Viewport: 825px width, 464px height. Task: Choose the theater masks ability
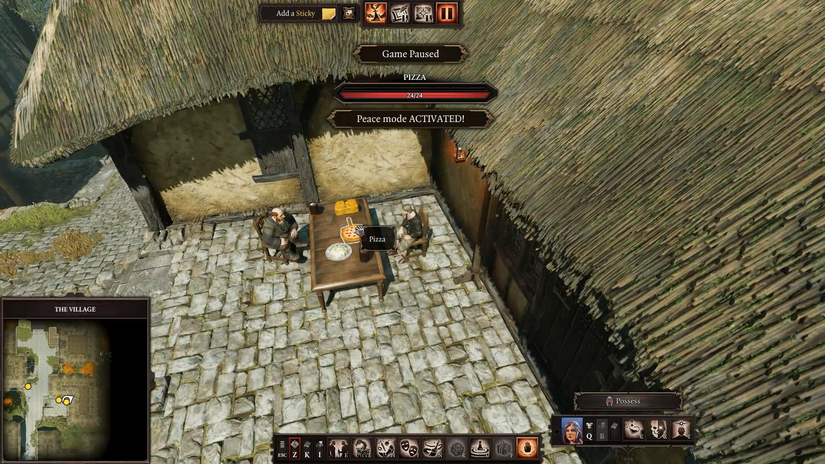click(x=409, y=448)
